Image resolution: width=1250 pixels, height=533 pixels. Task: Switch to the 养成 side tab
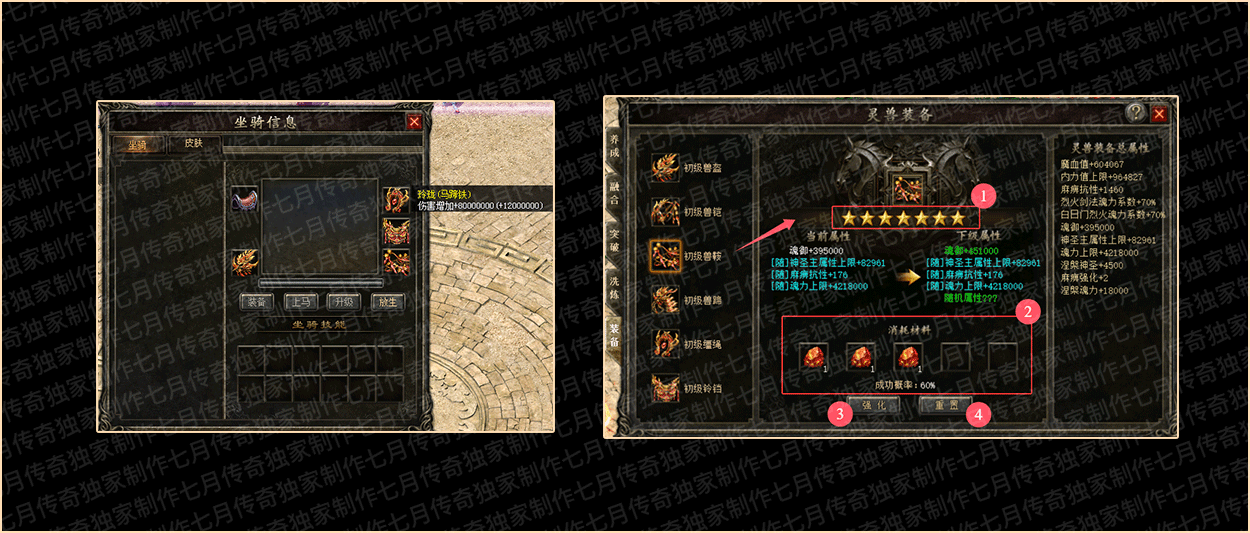click(x=614, y=156)
